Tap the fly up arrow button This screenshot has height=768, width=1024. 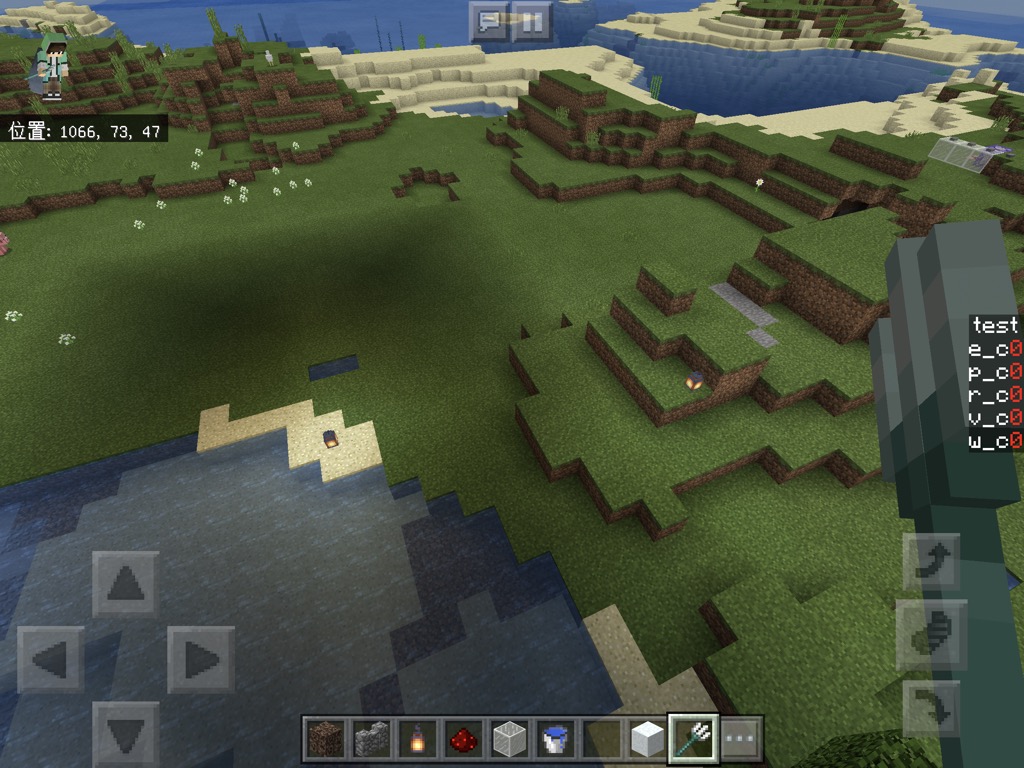931,561
